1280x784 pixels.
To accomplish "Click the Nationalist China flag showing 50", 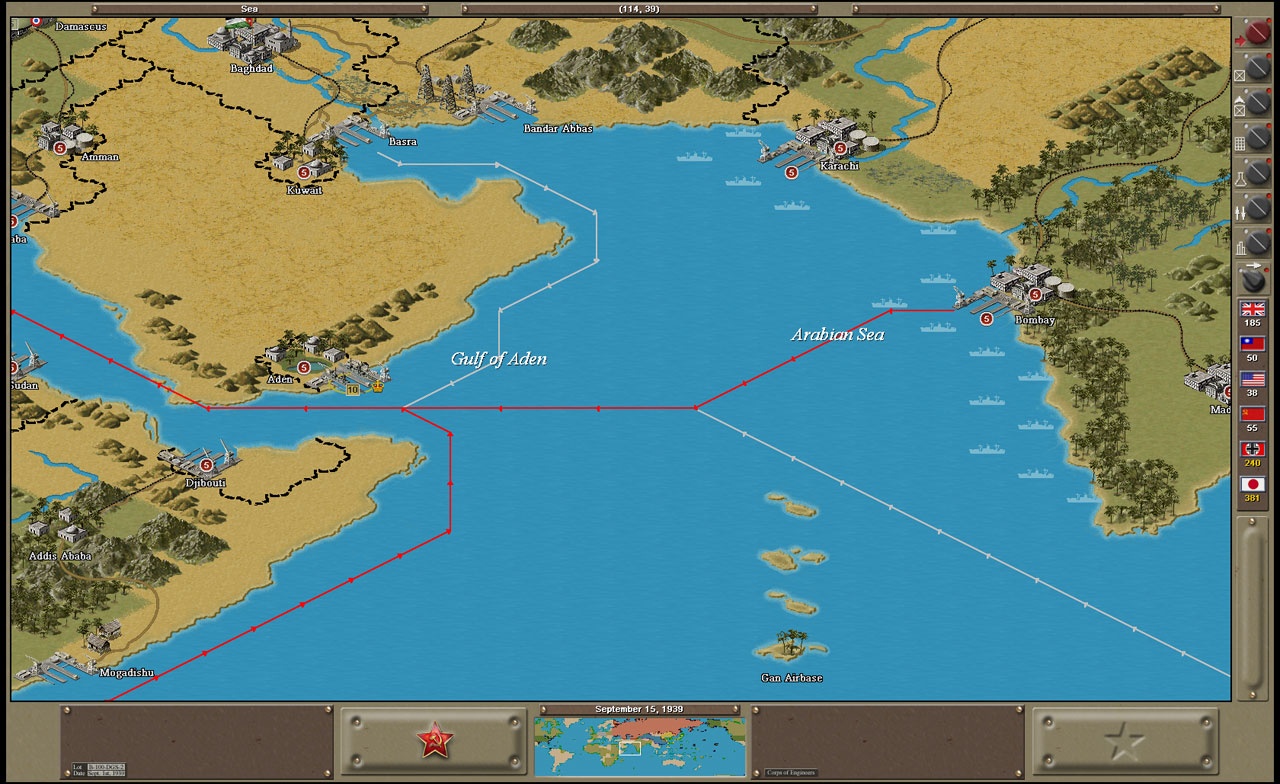I will (1251, 344).
